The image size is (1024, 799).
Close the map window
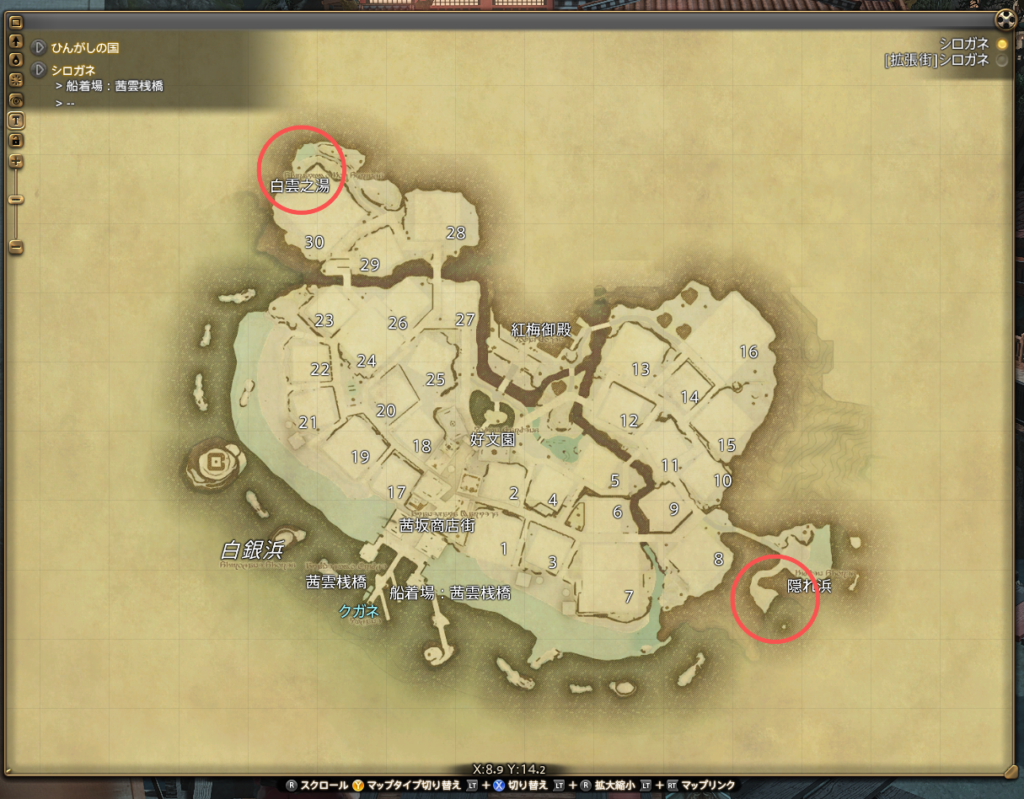[1005, 19]
